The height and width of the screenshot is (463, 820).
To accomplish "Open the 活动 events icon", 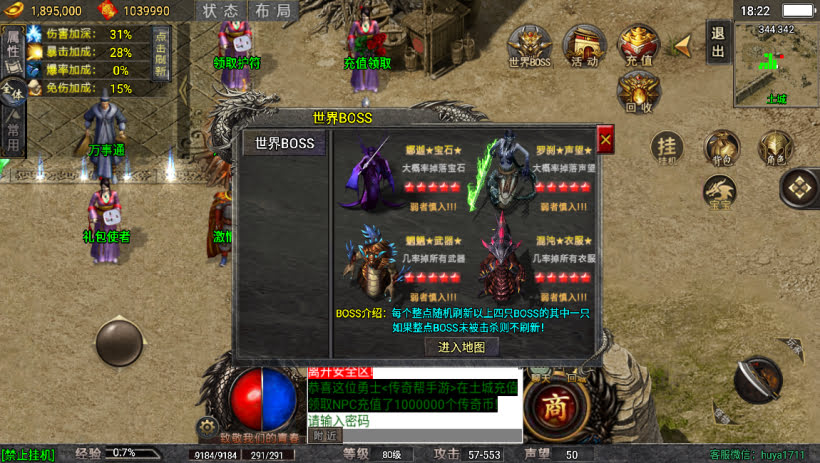I will (584, 46).
